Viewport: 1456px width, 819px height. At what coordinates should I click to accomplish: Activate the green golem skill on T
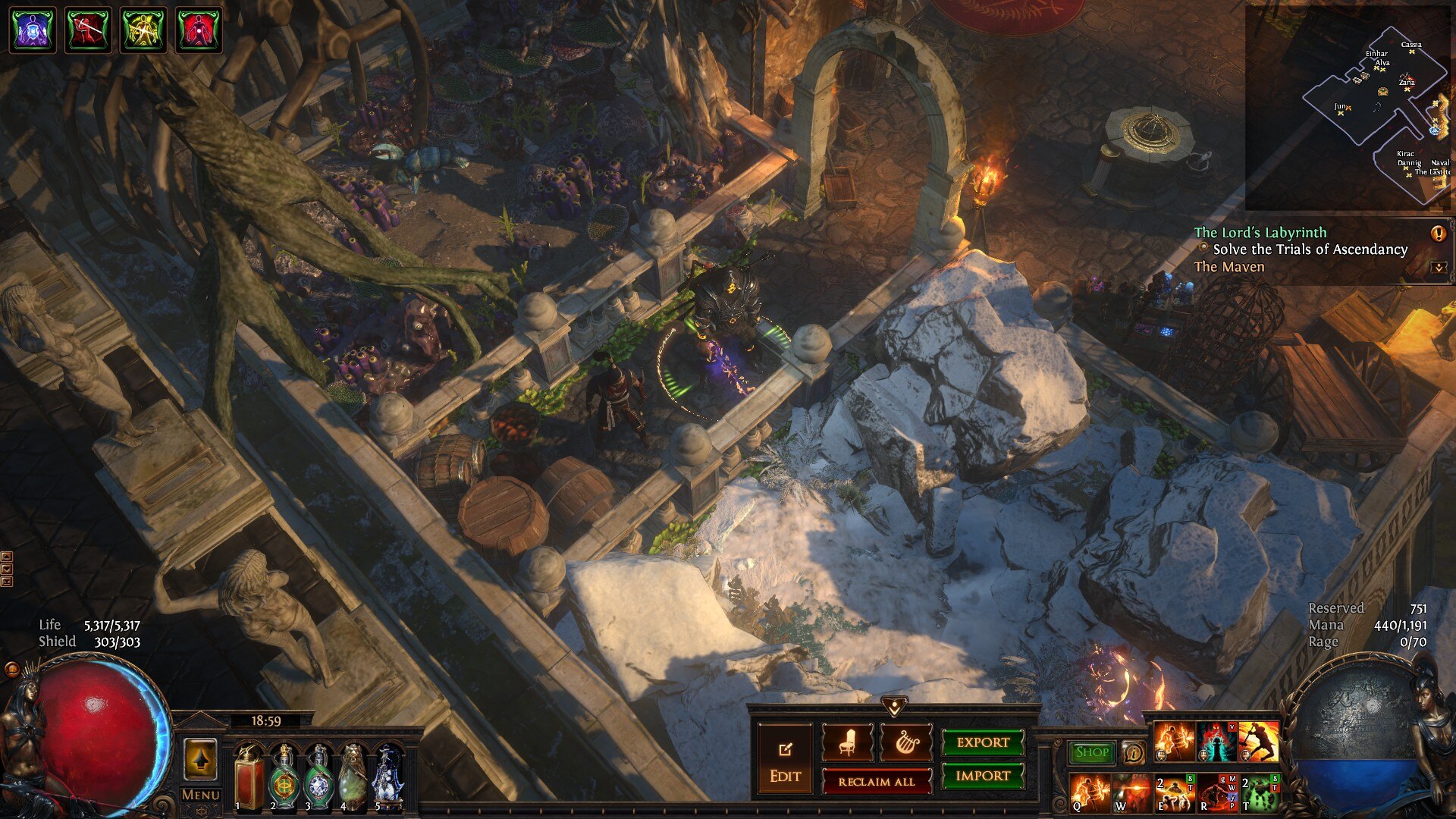point(1260,792)
